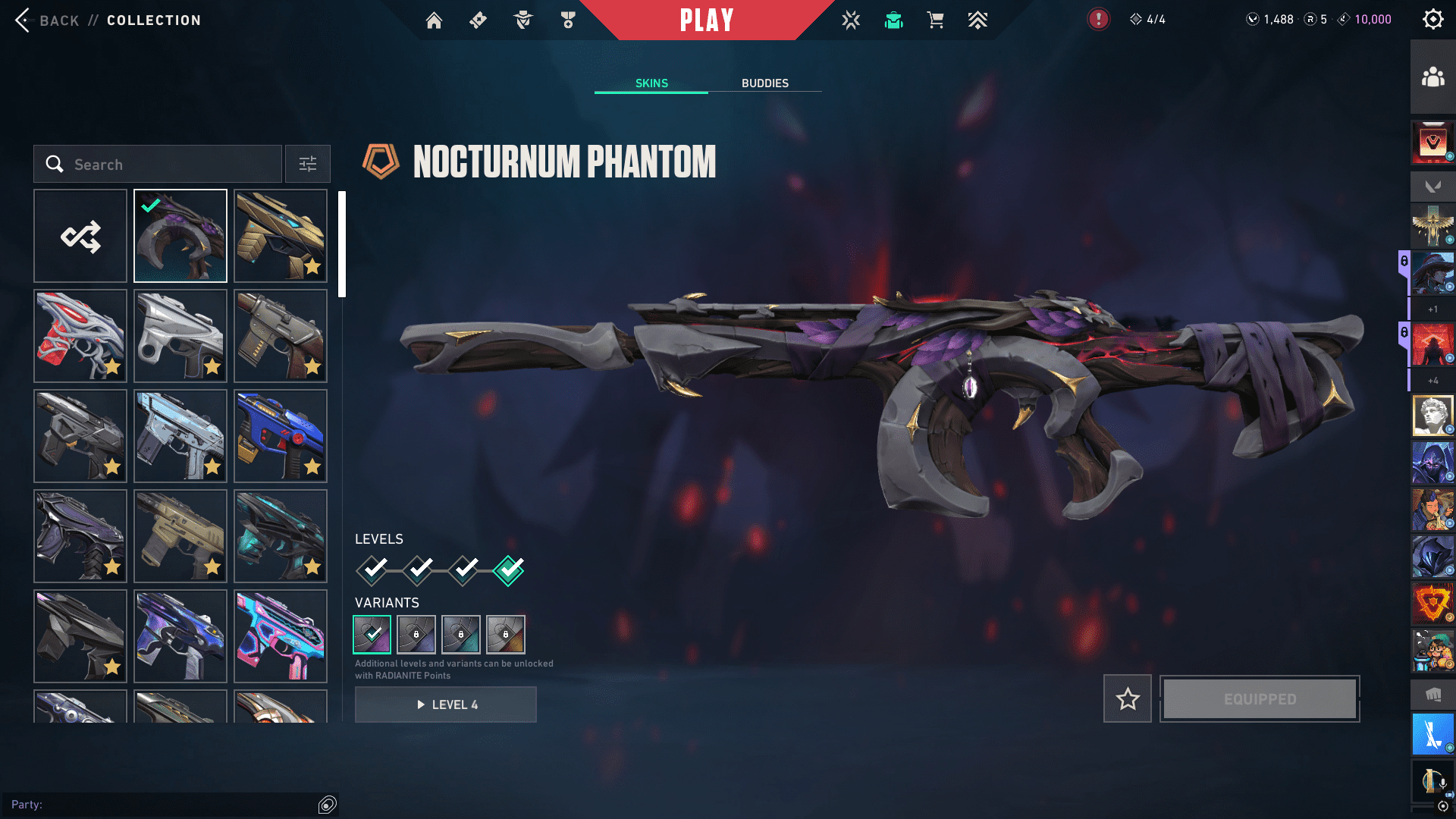Select the fourth upgrade level checkmark
This screenshot has width=1456, height=819.
tap(509, 570)
